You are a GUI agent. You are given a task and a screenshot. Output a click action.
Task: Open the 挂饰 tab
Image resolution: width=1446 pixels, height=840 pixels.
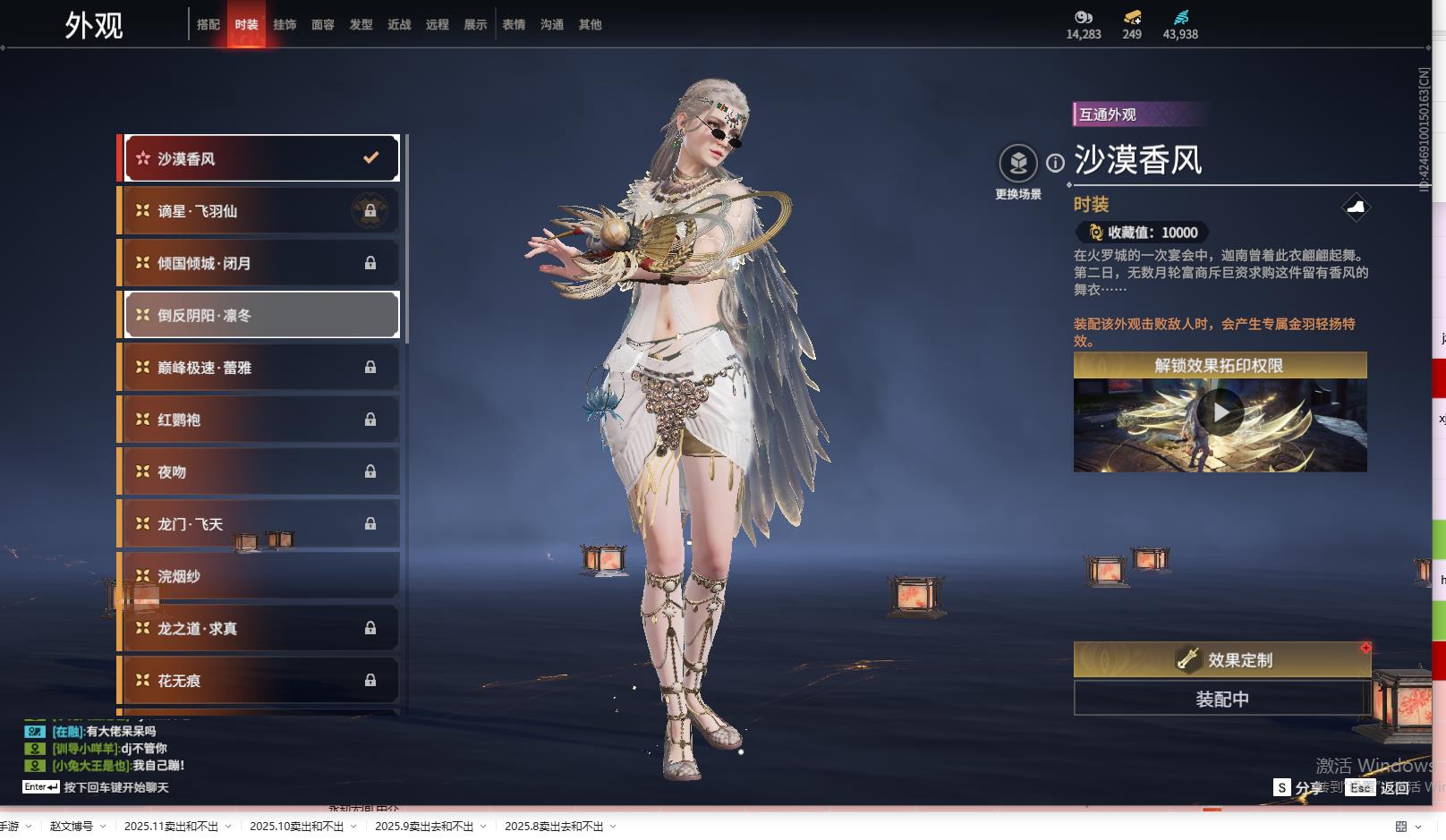[x=285, y=25]
